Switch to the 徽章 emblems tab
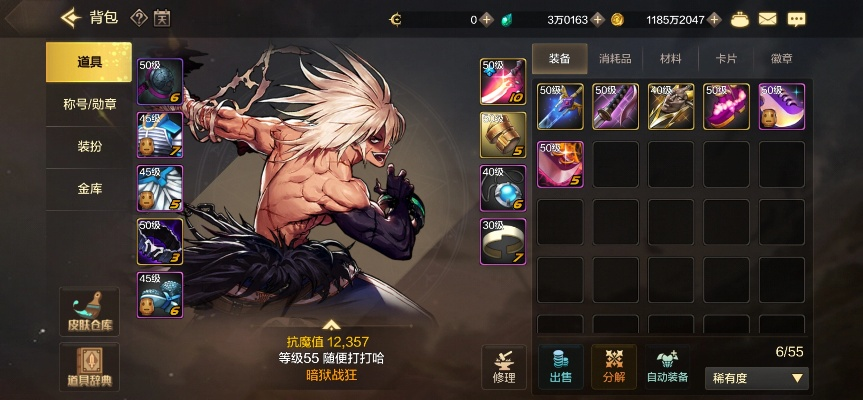 pyautogui.click(x=782, y=59)
